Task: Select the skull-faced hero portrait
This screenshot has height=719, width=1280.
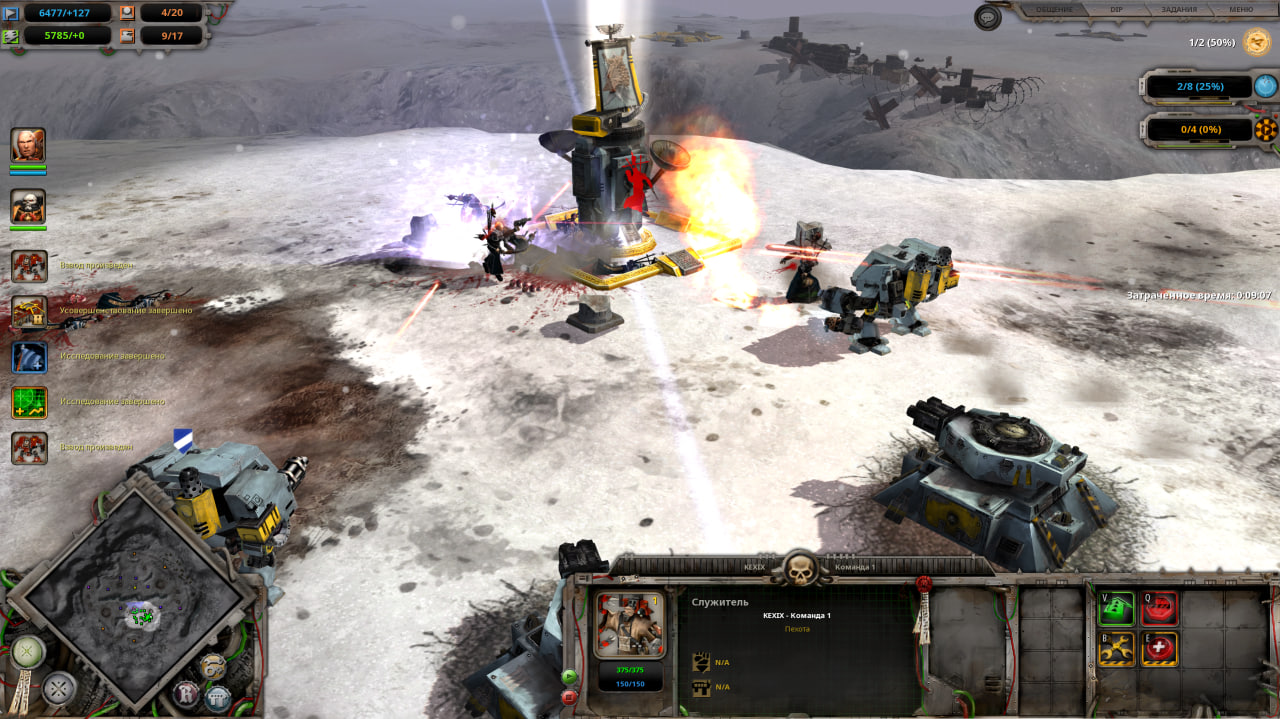Action: tap(28, 206)
